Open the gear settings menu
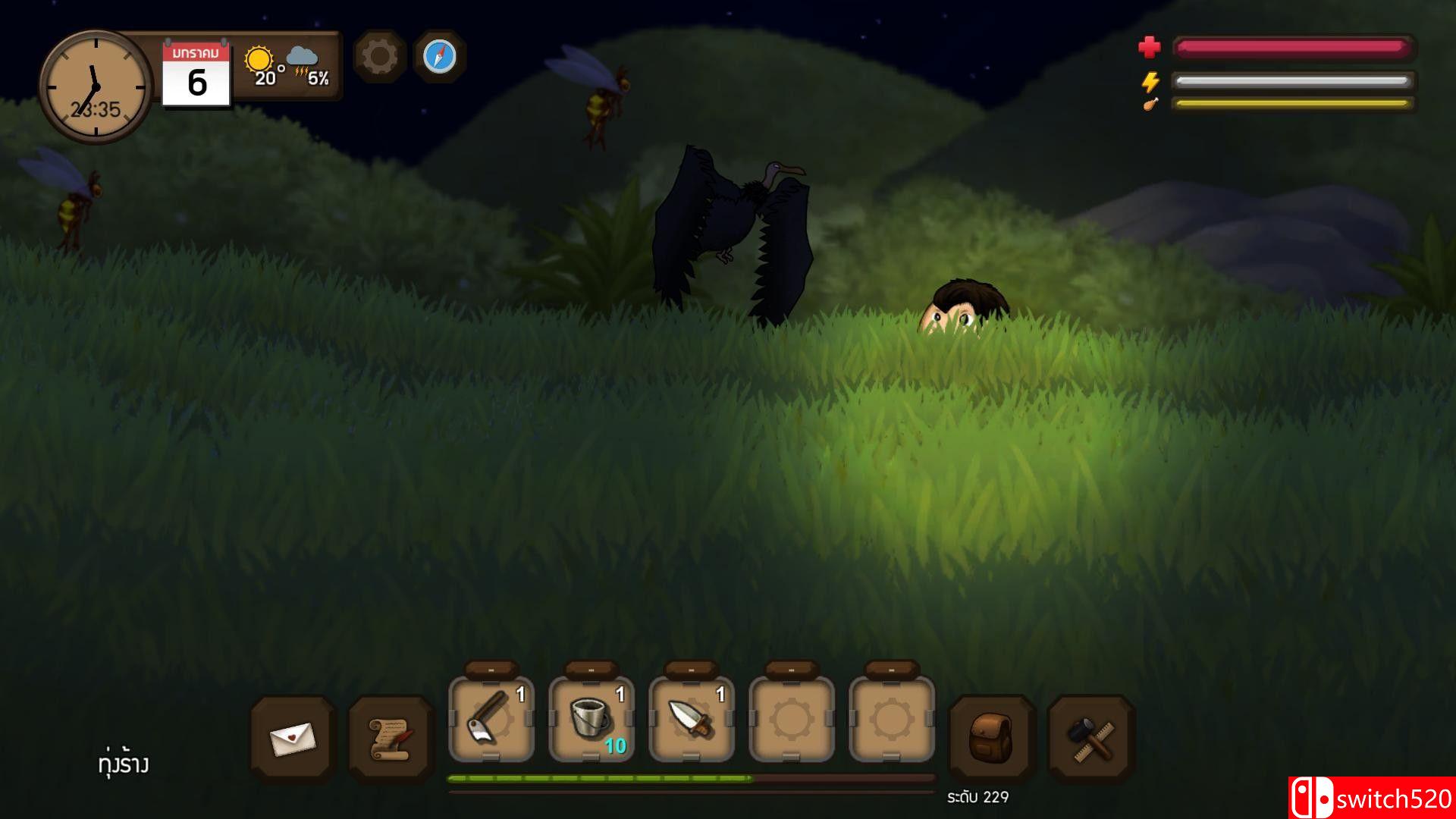 (380, 56)
